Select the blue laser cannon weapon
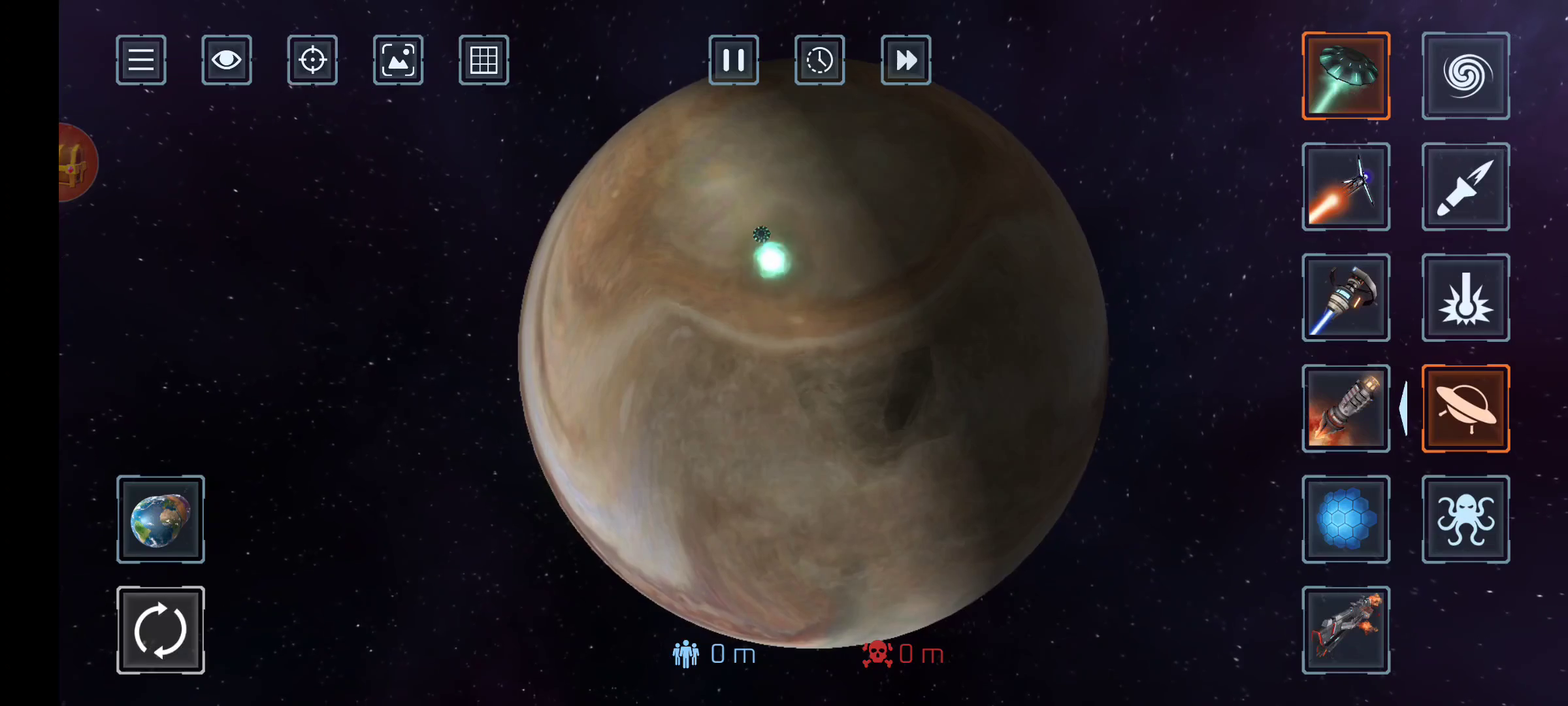Screen dimensions: 1568x706 1346,298
